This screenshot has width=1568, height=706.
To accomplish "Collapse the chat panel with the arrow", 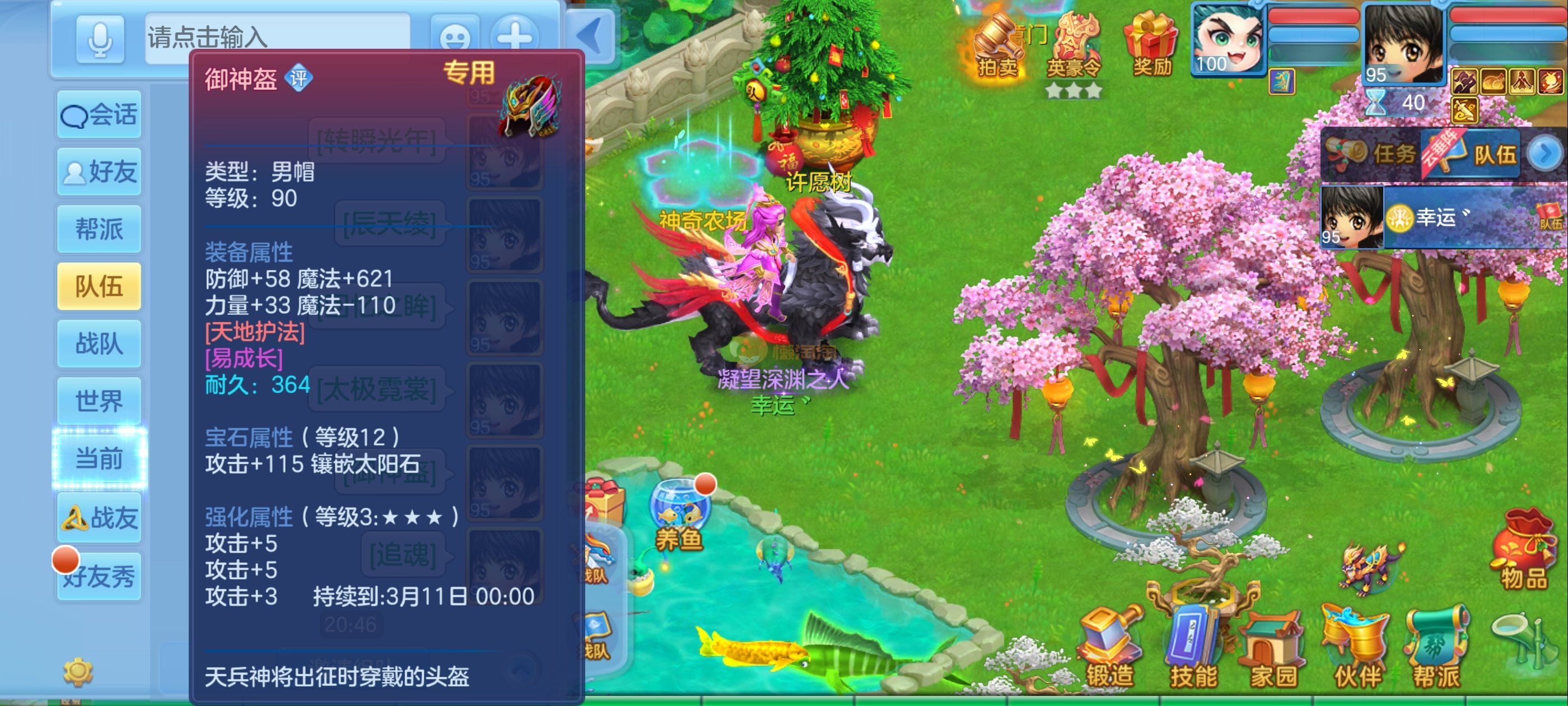I will [x=590, y=36].
